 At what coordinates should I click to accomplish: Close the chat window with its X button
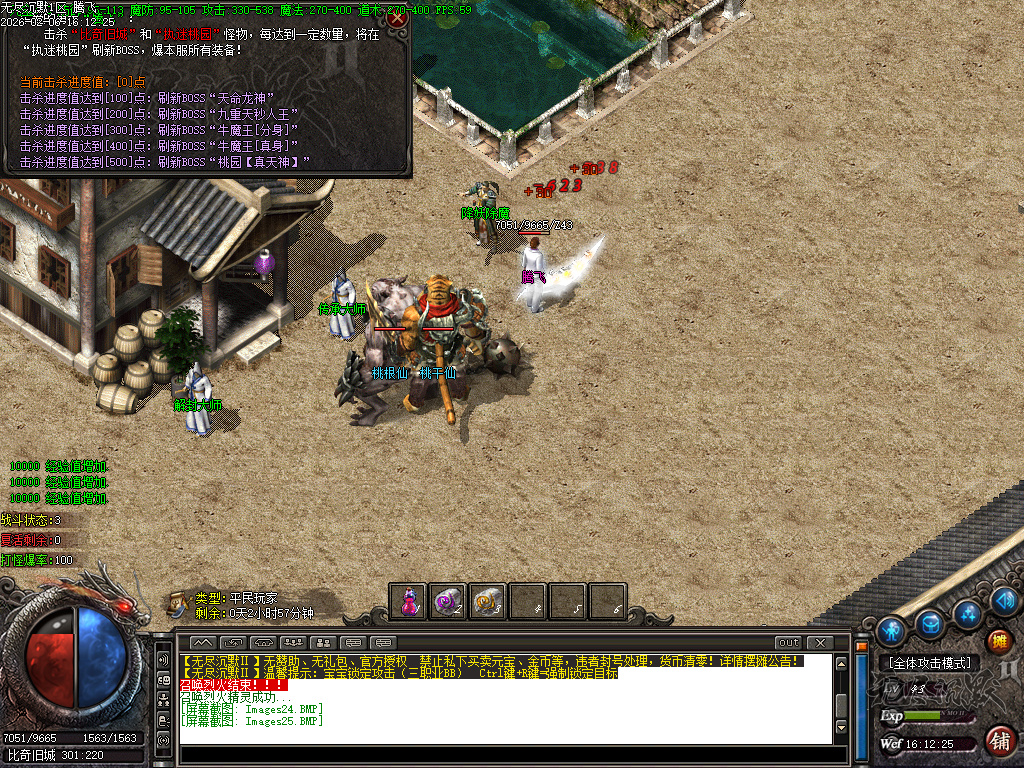(819, 642)
